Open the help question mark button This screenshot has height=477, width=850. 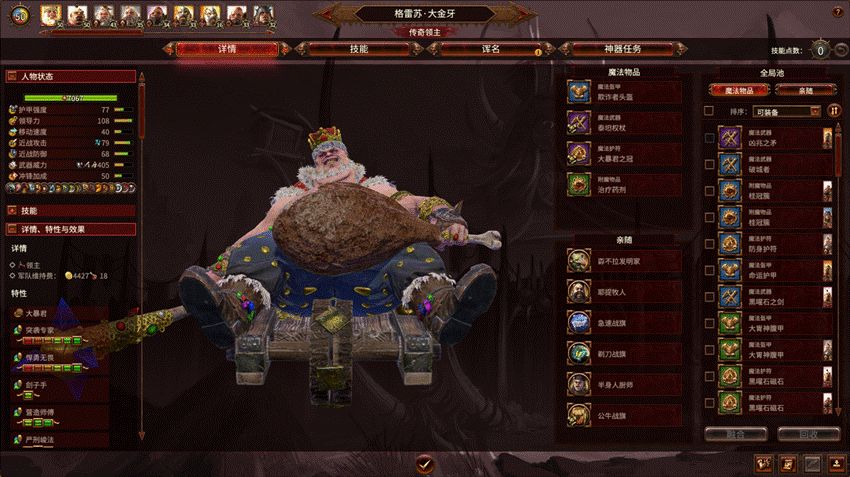[835, 12]
